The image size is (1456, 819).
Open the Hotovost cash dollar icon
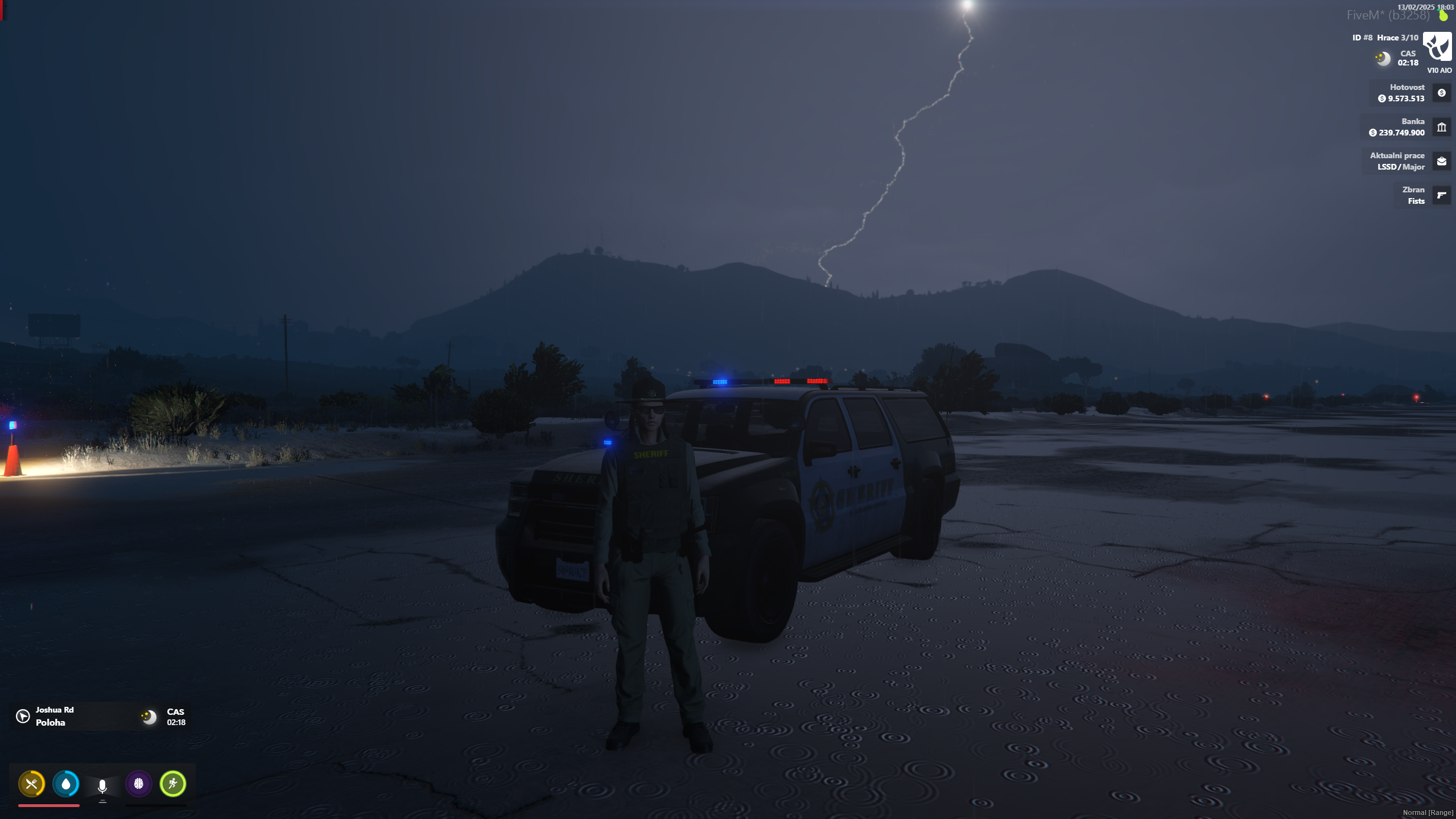pos(1441,93)
